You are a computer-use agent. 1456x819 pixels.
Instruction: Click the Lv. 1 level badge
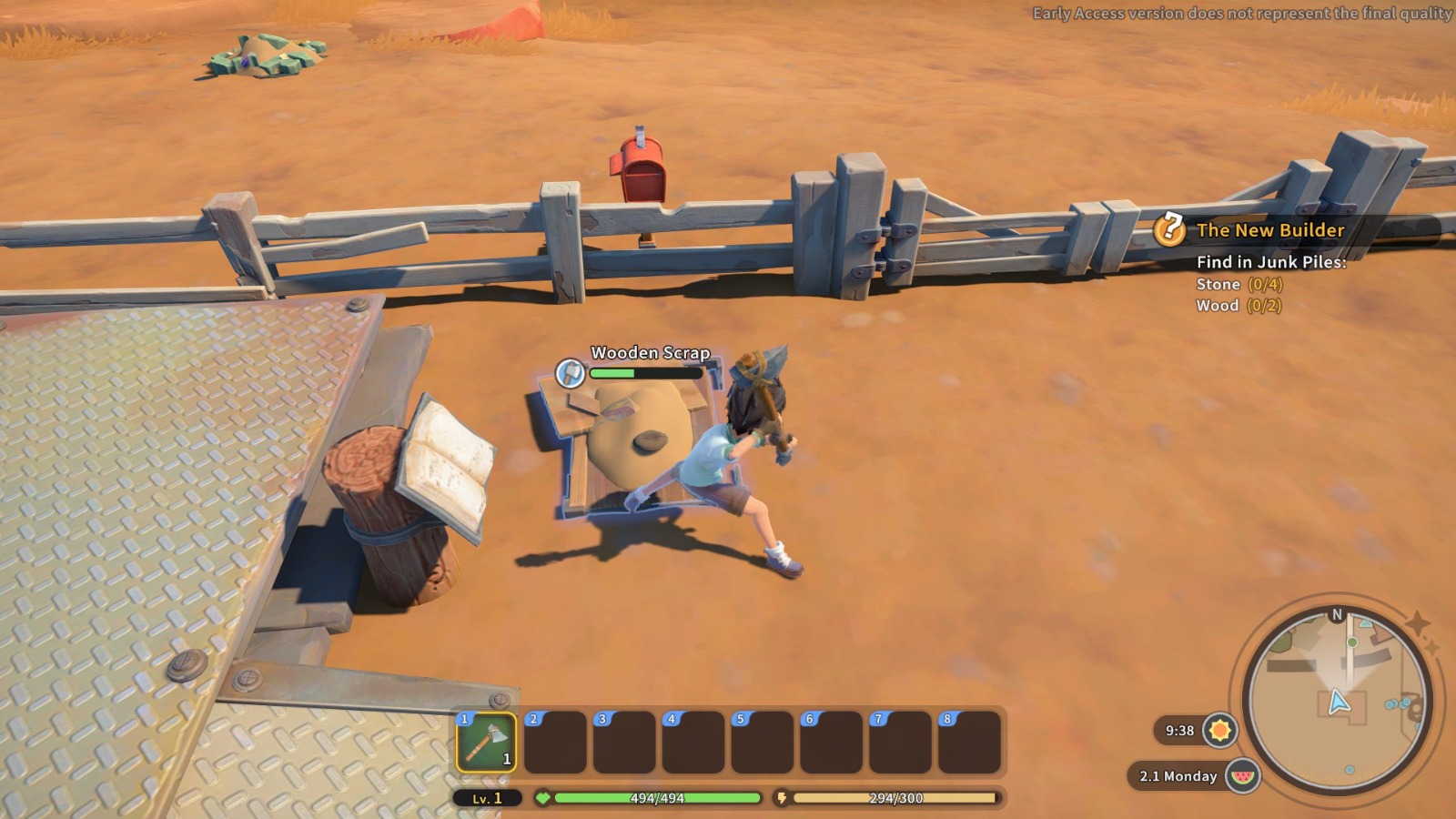click(485, 800)
